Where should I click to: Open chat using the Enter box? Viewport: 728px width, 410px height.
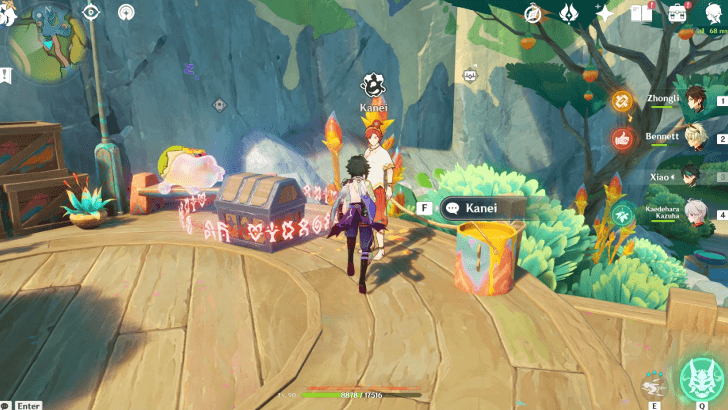click(x=26, y=405)
